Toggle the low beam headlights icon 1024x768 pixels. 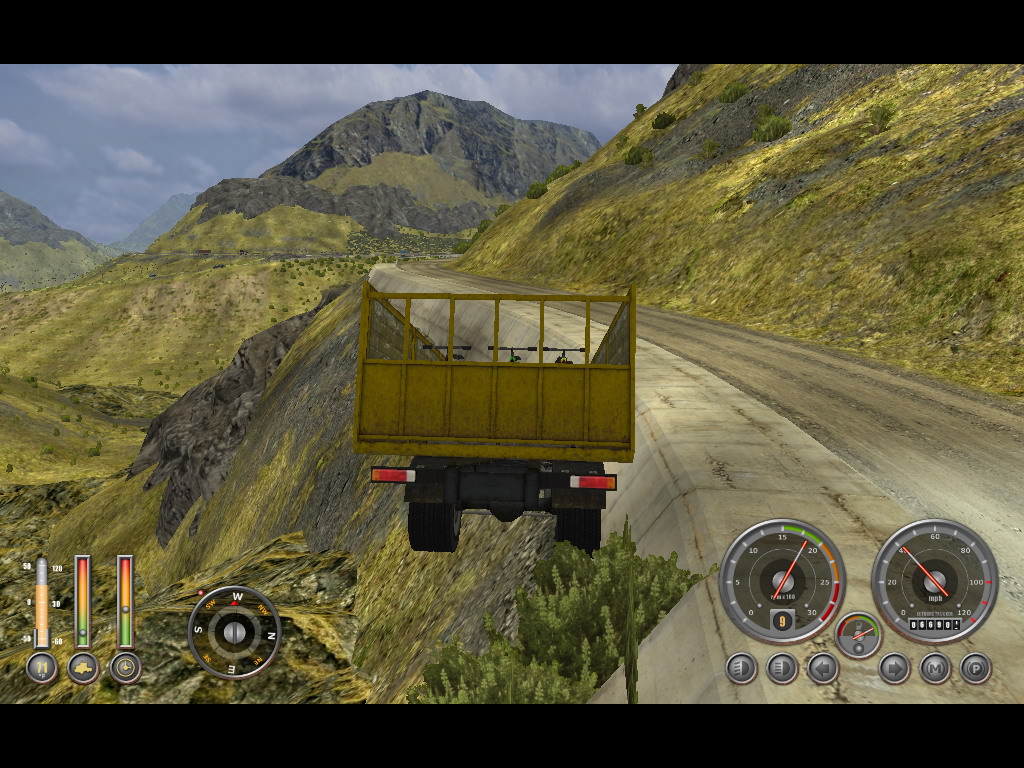click(x=741, y=667)
